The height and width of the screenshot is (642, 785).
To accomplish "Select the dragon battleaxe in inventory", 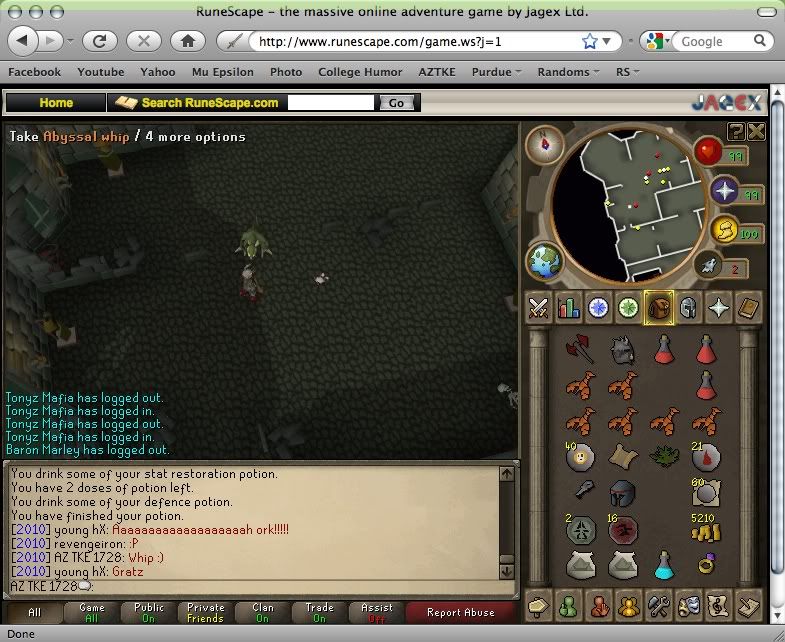I will click(579, 348).
